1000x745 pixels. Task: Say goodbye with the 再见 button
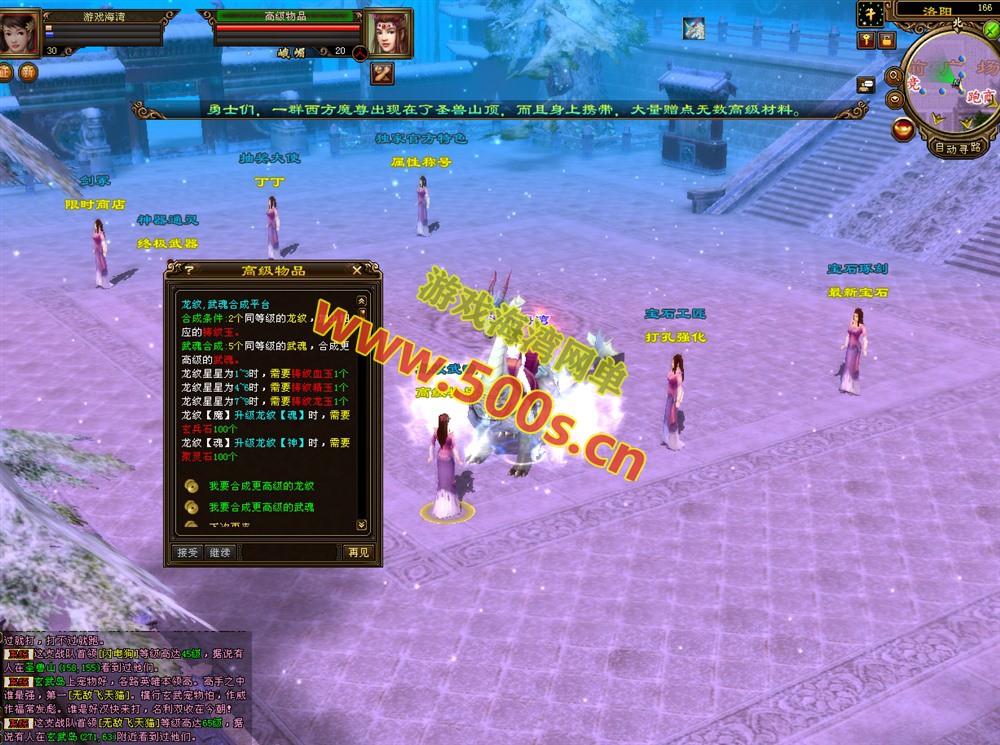[x=357, y=552]
